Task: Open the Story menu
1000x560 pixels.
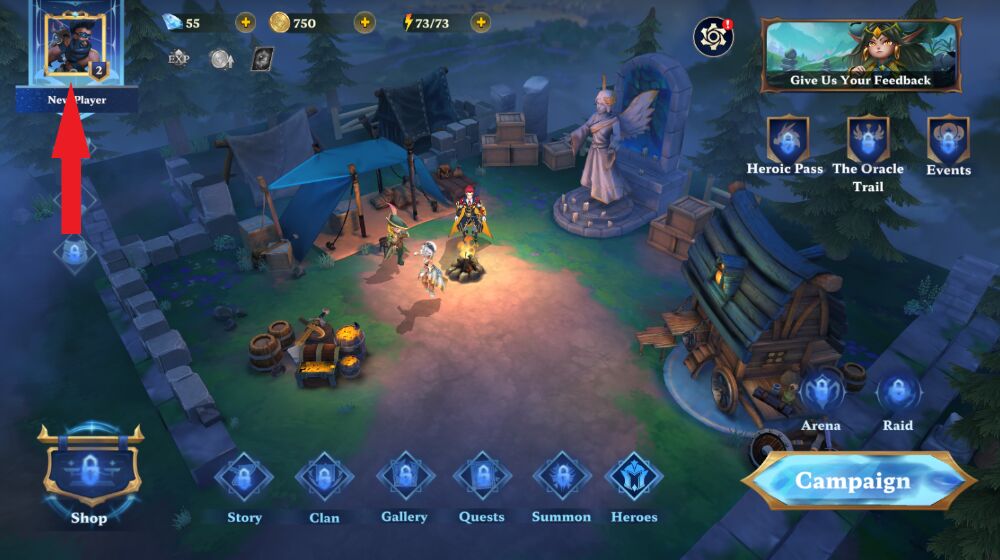Action: pos(244,478)
